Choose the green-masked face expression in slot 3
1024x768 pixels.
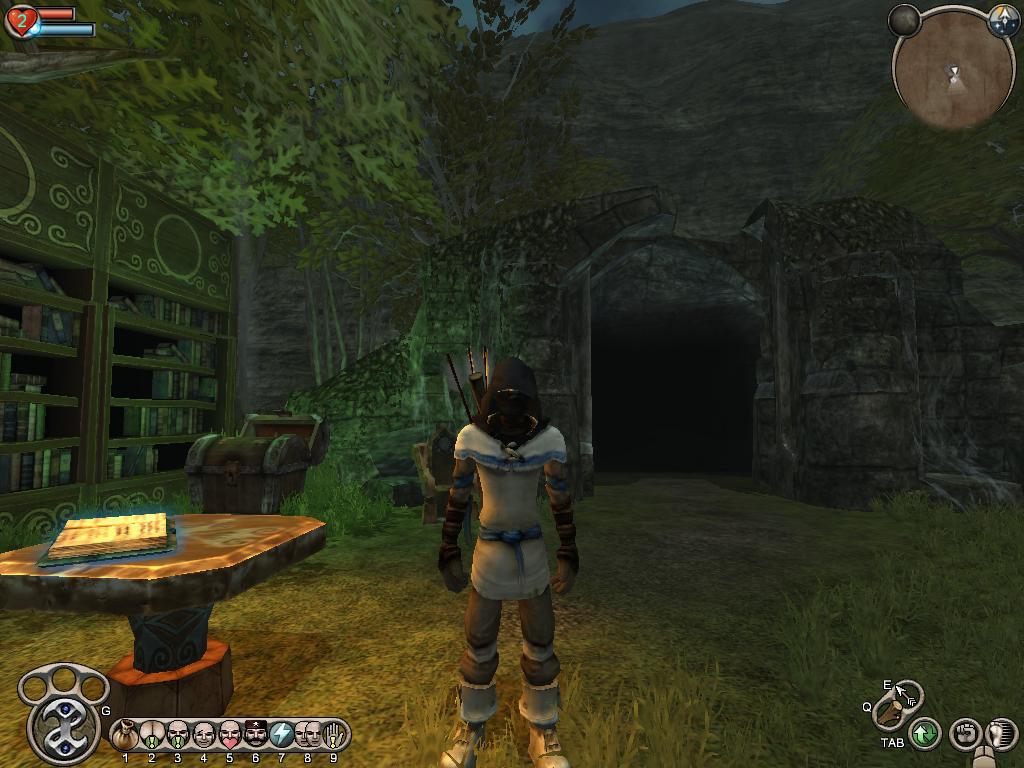tap(178, 735)
